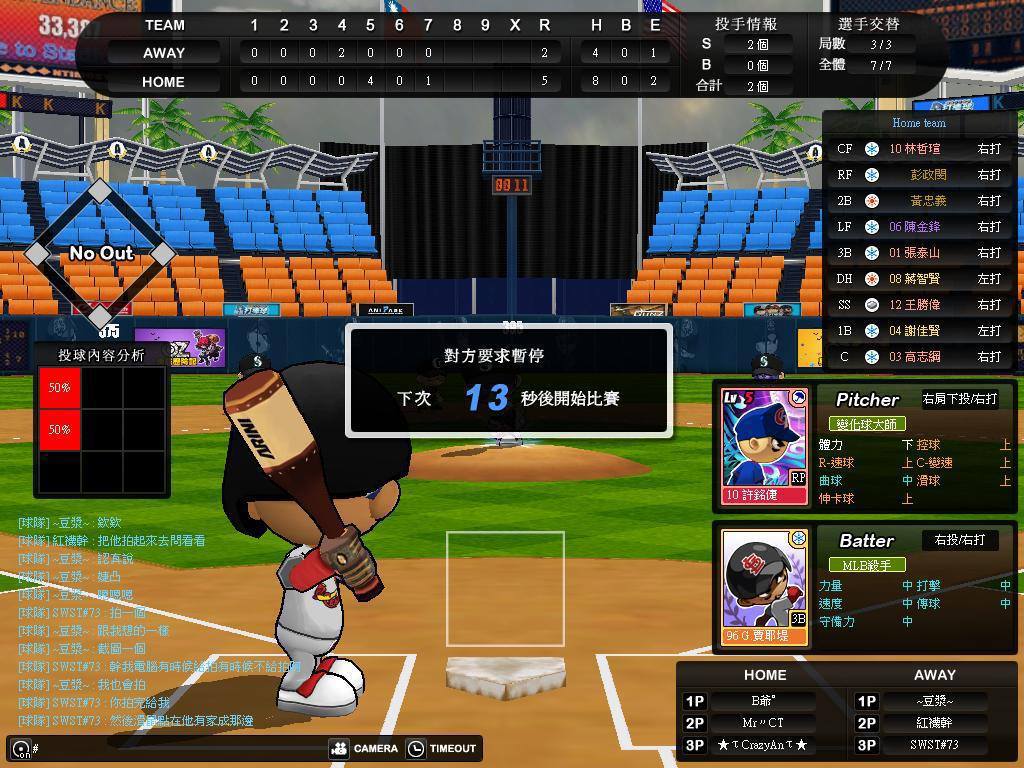This screenshot has width=1024, height=768.
Task: Choose lineup row 3B 01 張泰山
Action: 918,253
